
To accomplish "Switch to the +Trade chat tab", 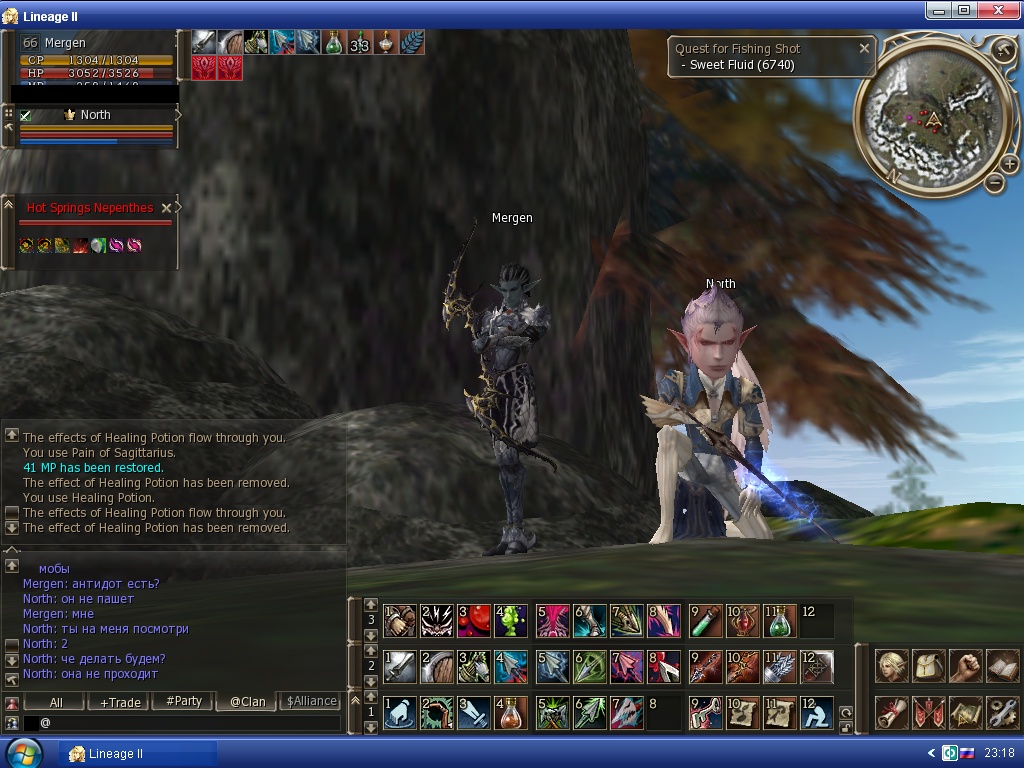I will [x=120, y=702].
